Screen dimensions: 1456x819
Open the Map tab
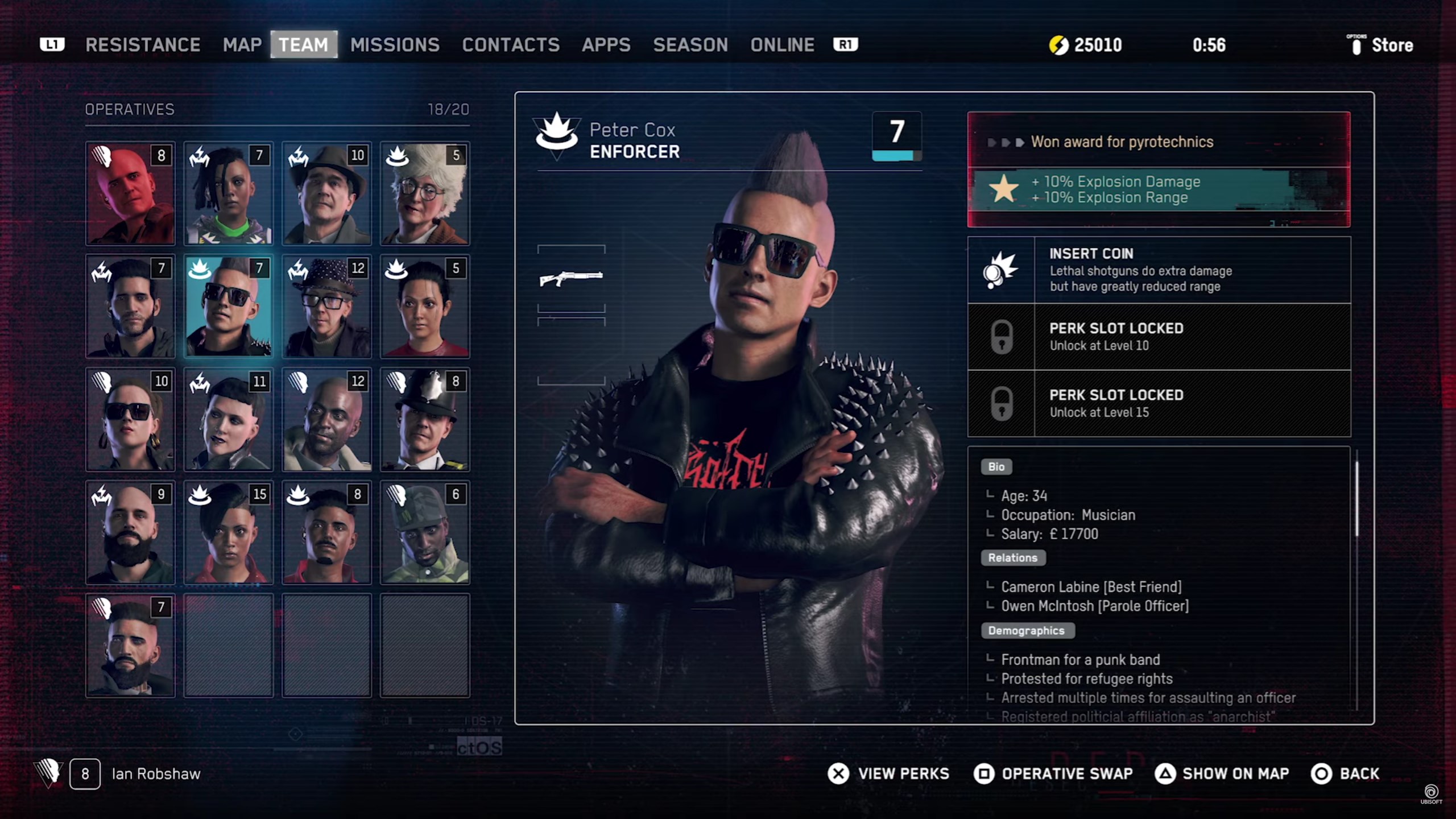click(242, 45)
